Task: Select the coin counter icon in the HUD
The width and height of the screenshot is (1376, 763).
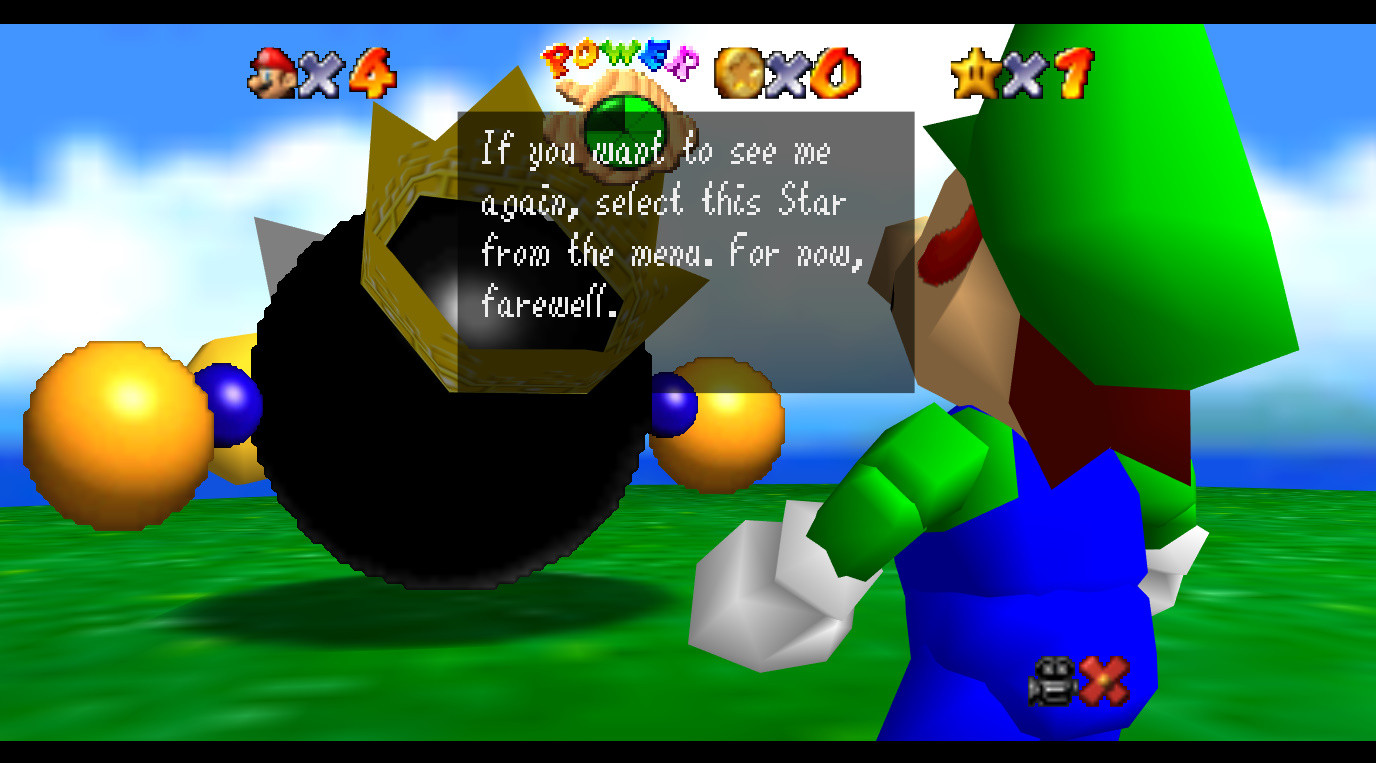Action: click(737, 72)
